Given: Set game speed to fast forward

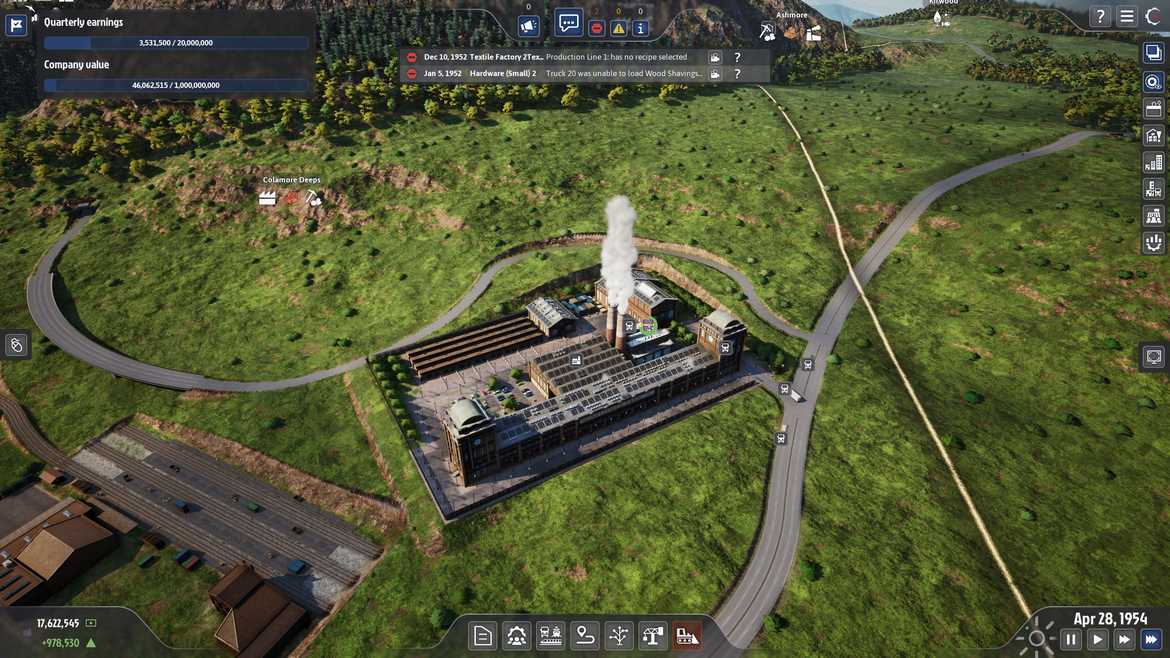Looking at the screenshot, I should pos(1125,639).
